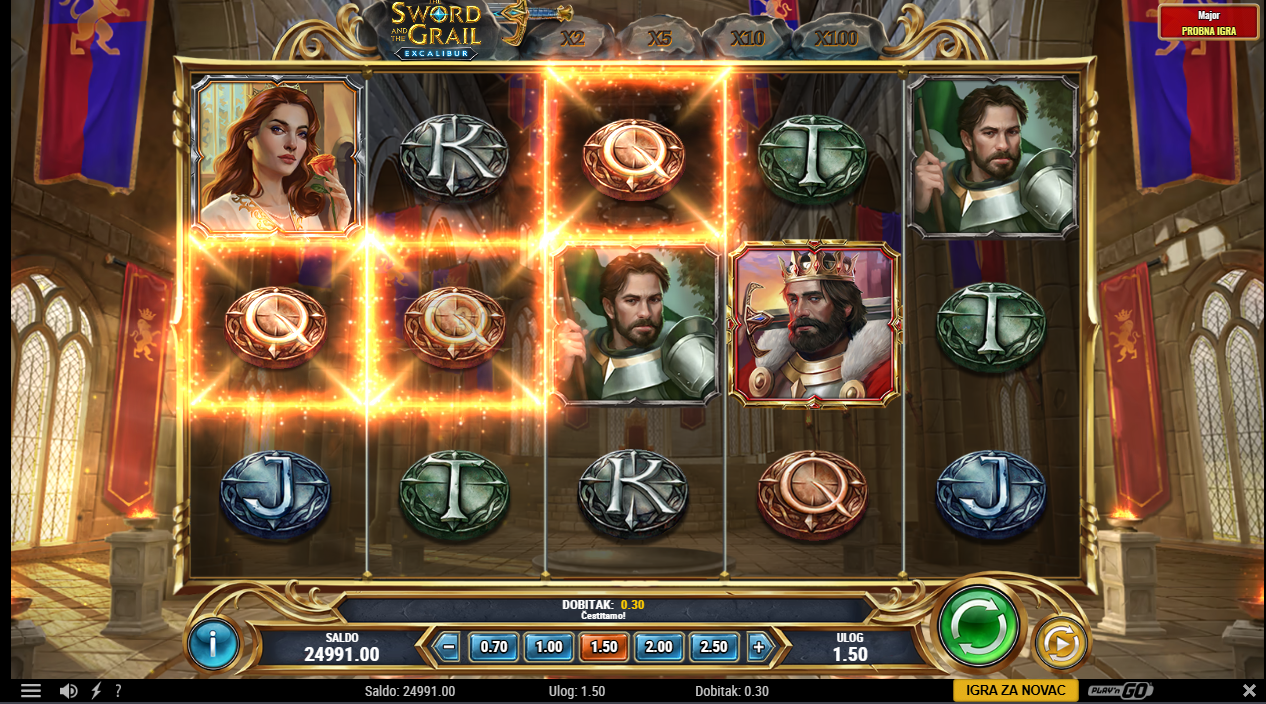
Task: Open the hamburger menu
Action: 31,691
